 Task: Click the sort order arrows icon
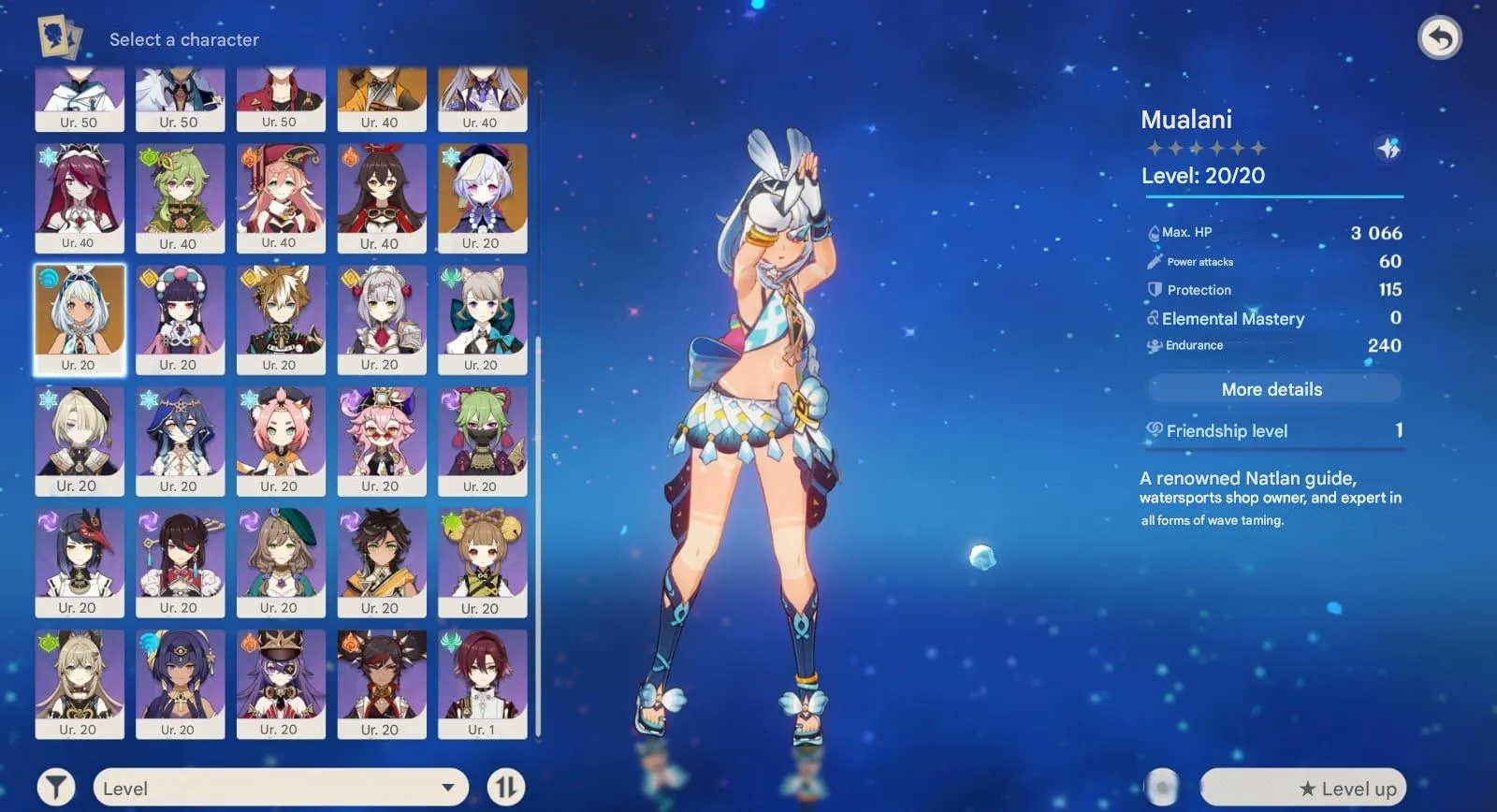coord(506,787)
